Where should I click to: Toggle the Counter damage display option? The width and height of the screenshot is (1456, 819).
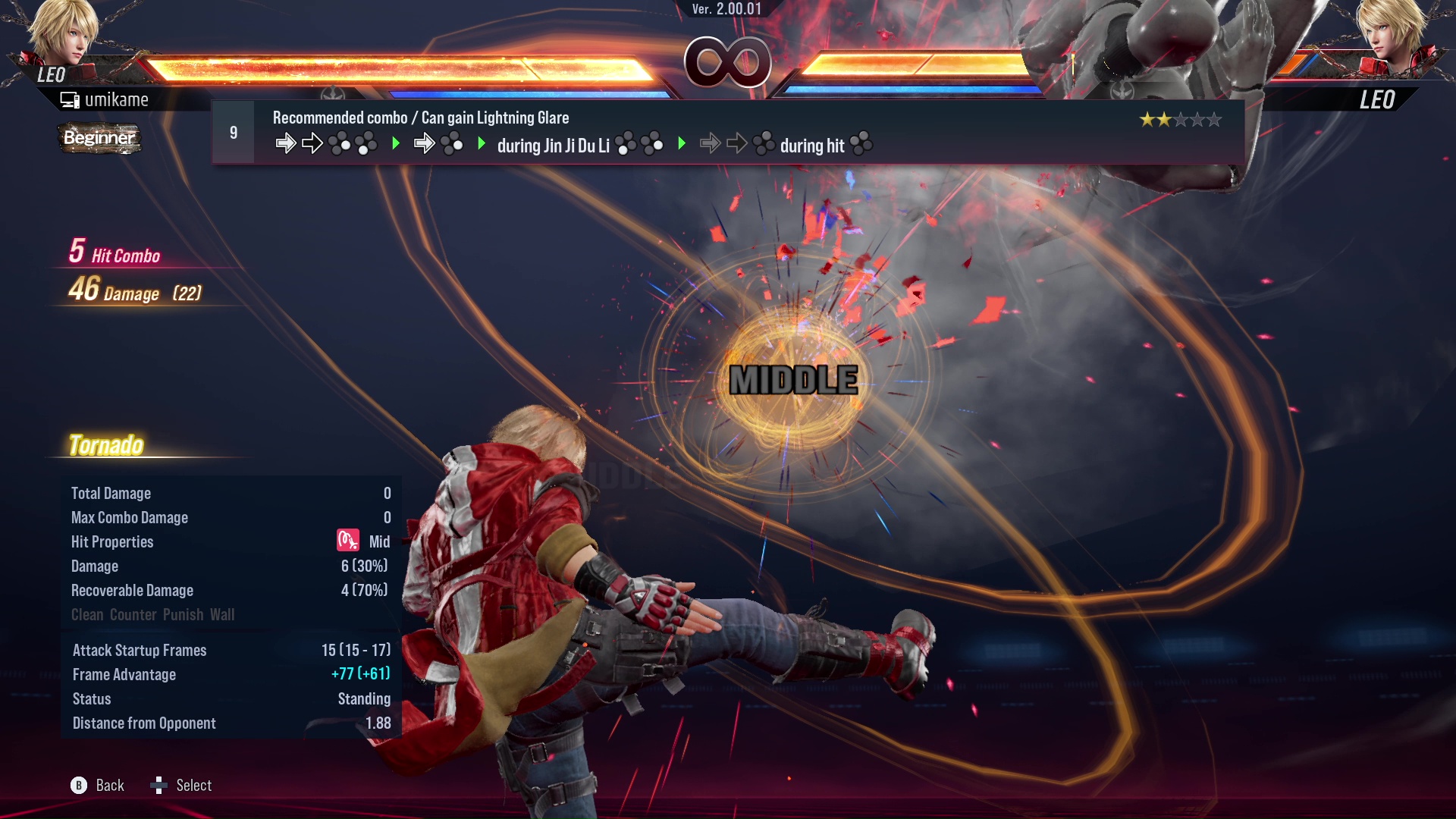[x=133, y=615]
